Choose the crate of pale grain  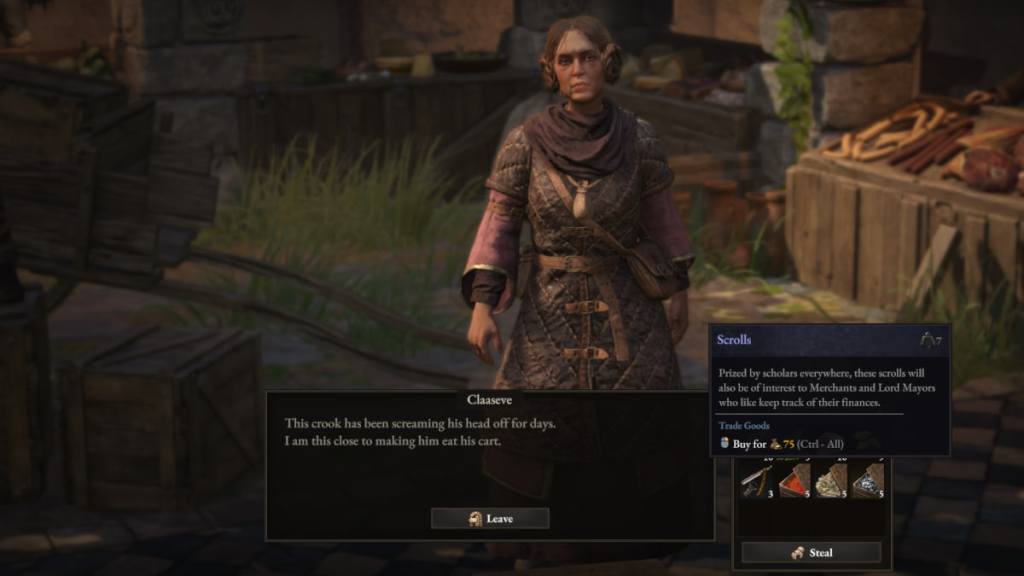pyautogui.click(x=831, y=481)
